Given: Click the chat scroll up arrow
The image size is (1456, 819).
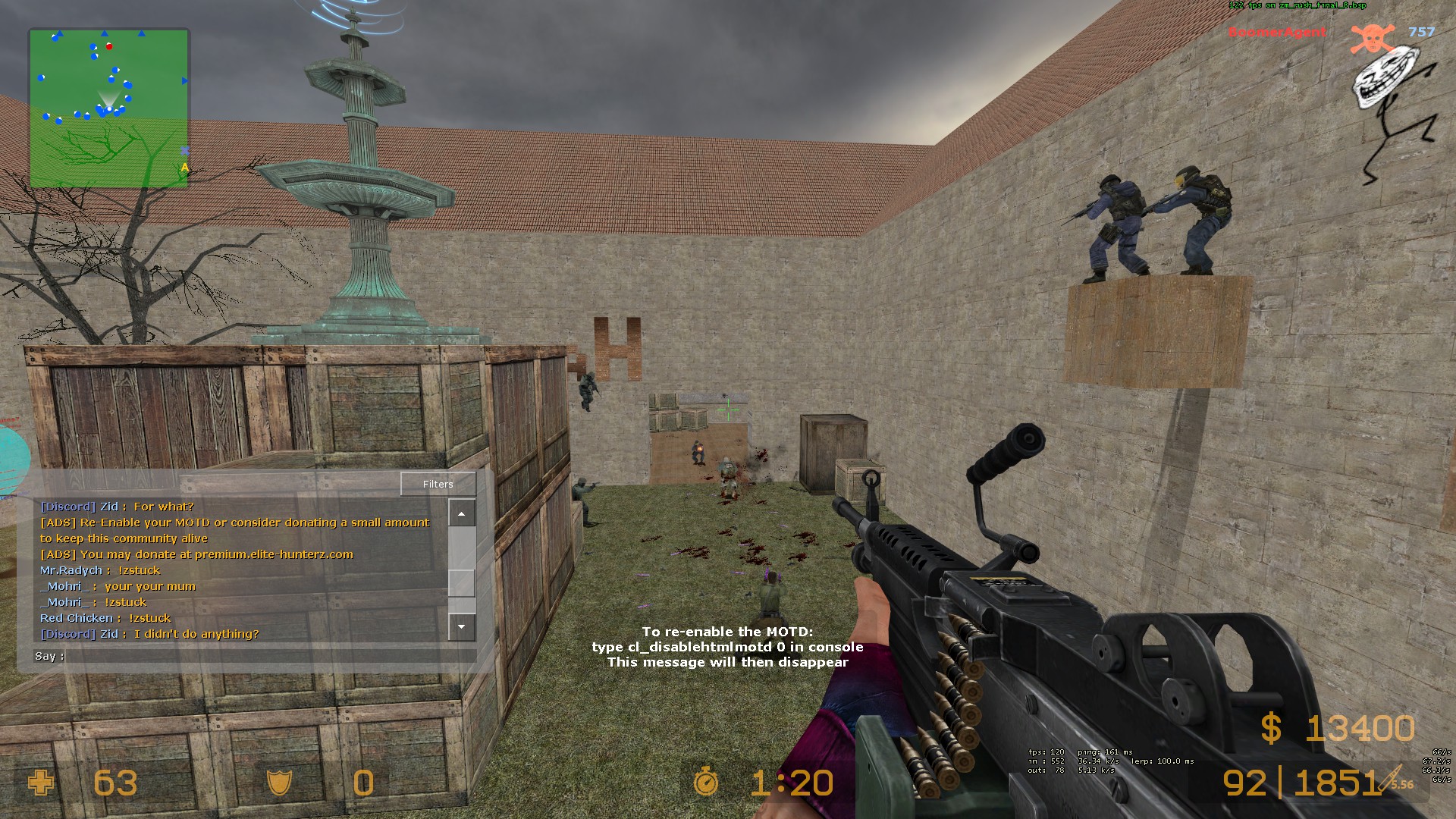Looking at the screenshot, I should (x=461, y=513).
